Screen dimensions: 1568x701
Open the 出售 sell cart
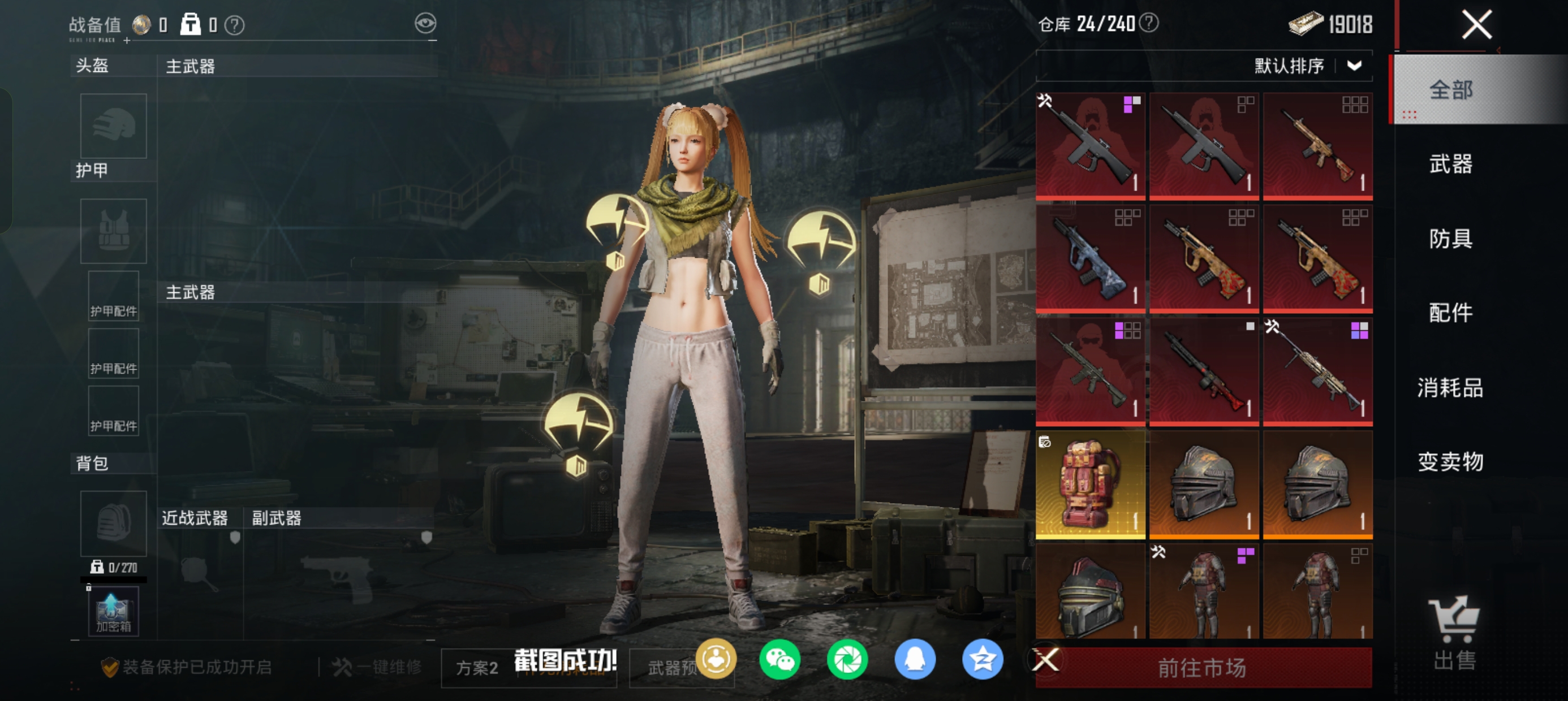point(1454,633)
